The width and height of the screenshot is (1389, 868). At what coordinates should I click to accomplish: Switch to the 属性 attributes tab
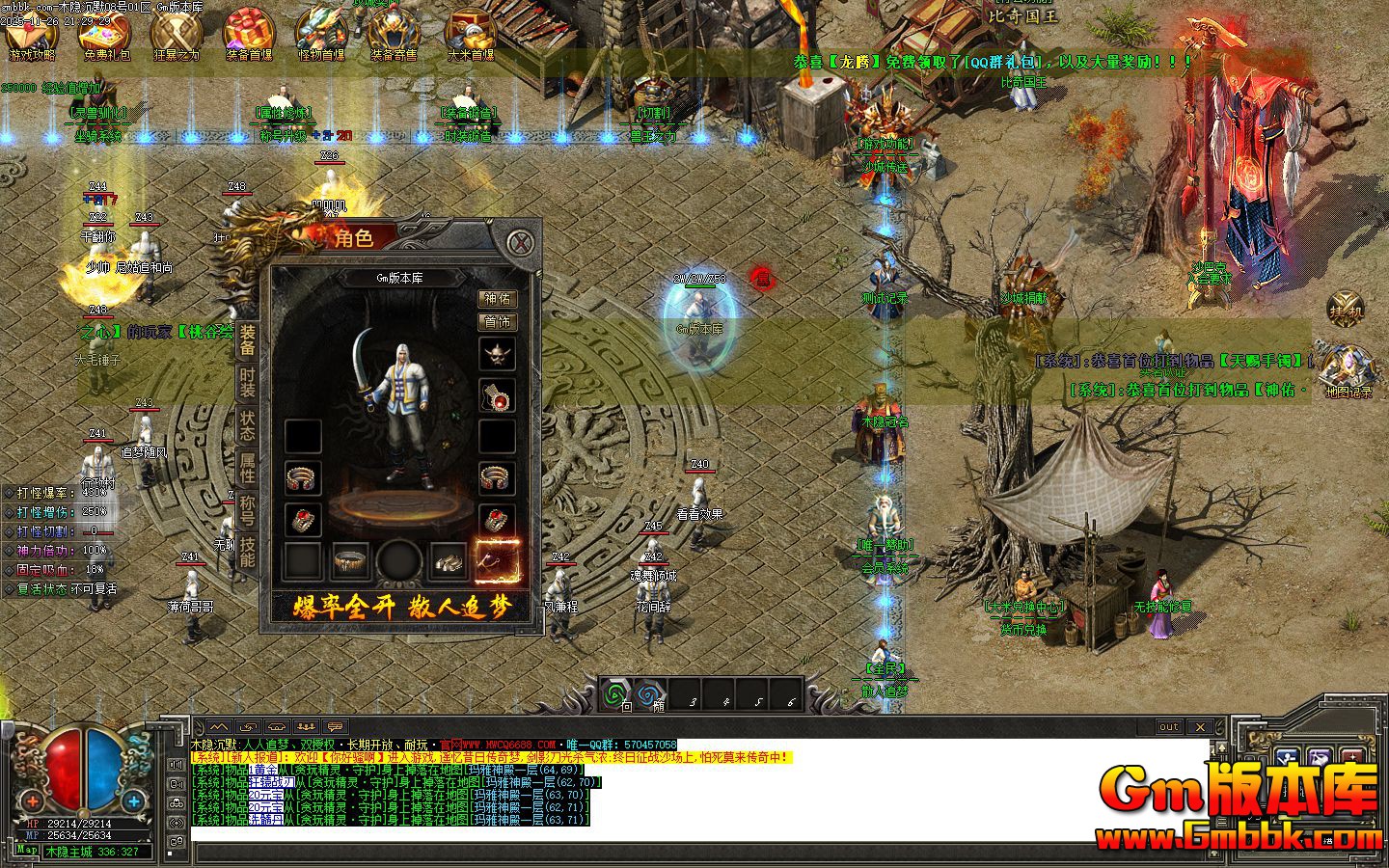(x=248, y=468)
